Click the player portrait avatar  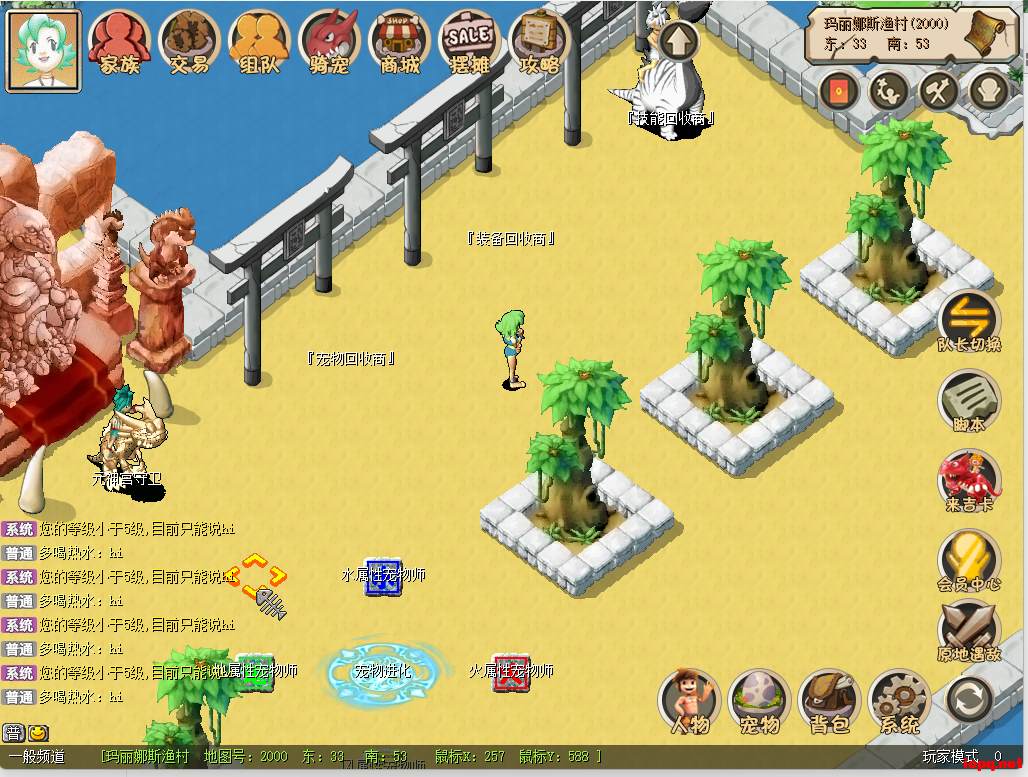43,48
